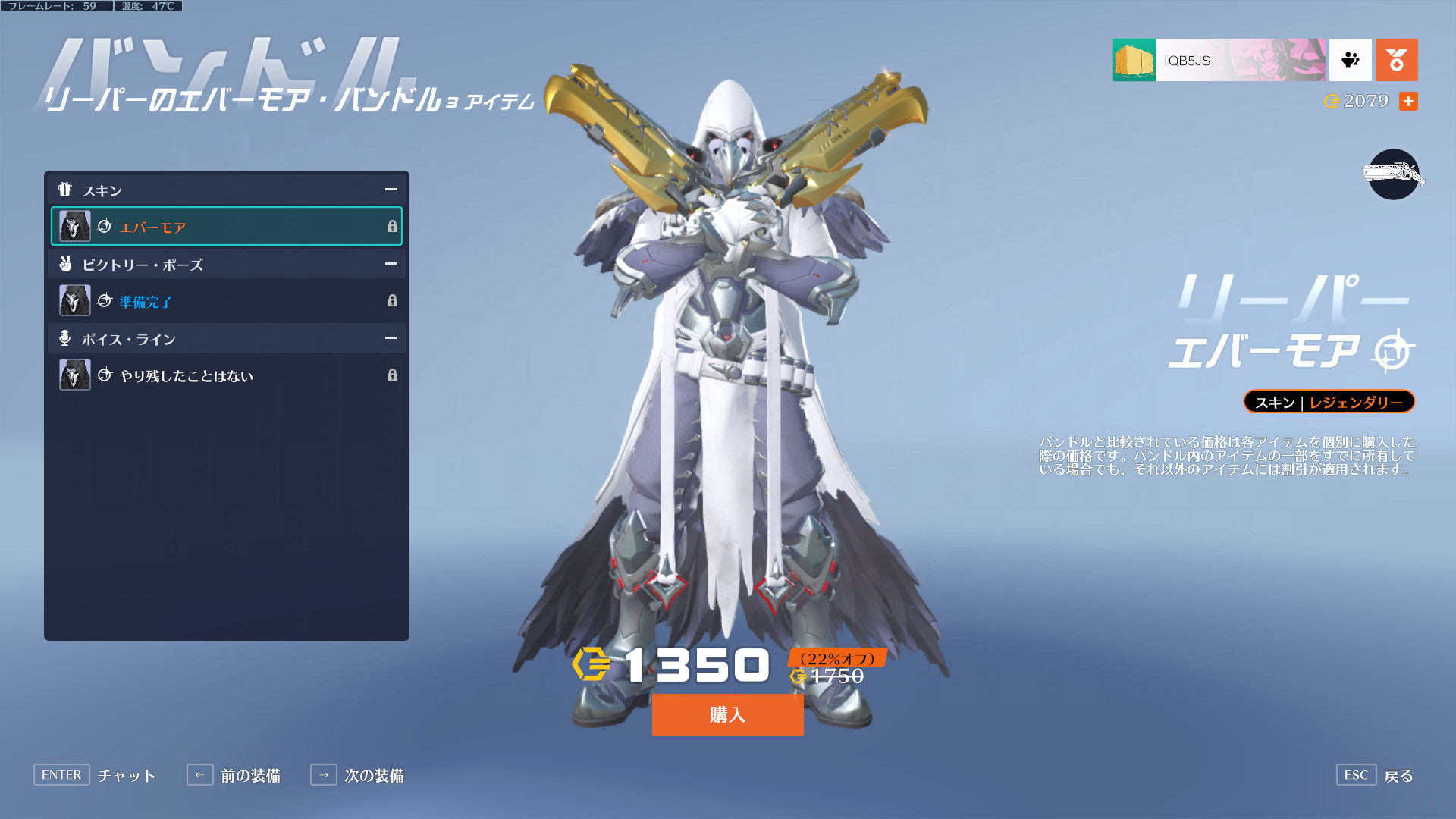Collapse the ボイス・ライン category header
This screenshot has width=1456, height=819.
click(390, 338)
